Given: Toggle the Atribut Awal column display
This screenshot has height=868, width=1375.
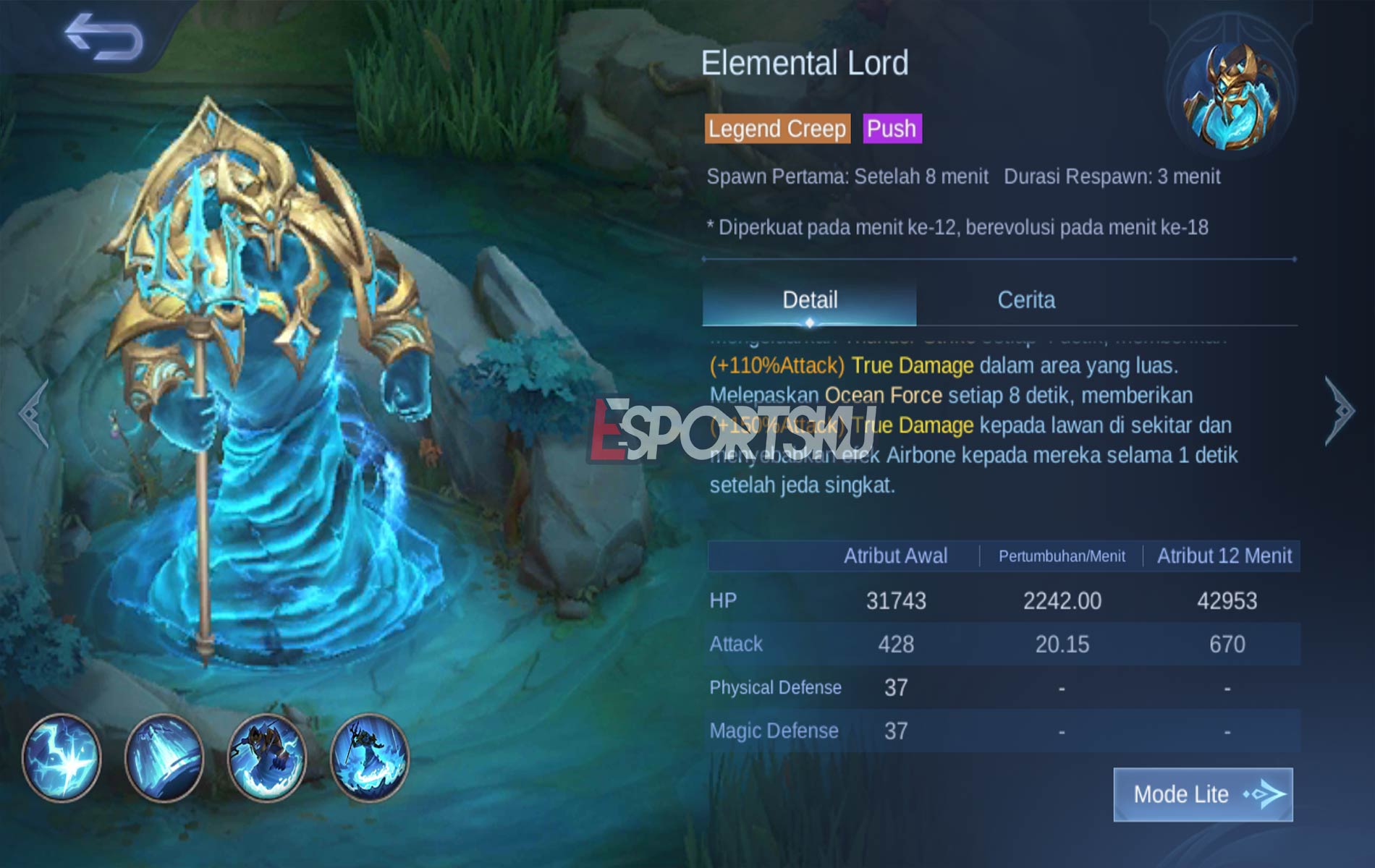Looking at the screenshot, I should tap(897, 555).
